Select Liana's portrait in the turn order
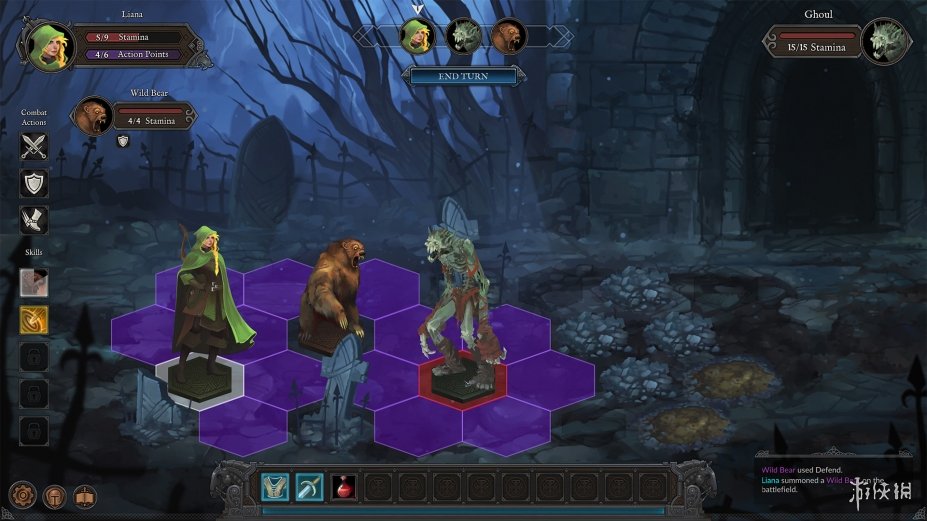This screenshot has width=927, height=521. point(417,36)
